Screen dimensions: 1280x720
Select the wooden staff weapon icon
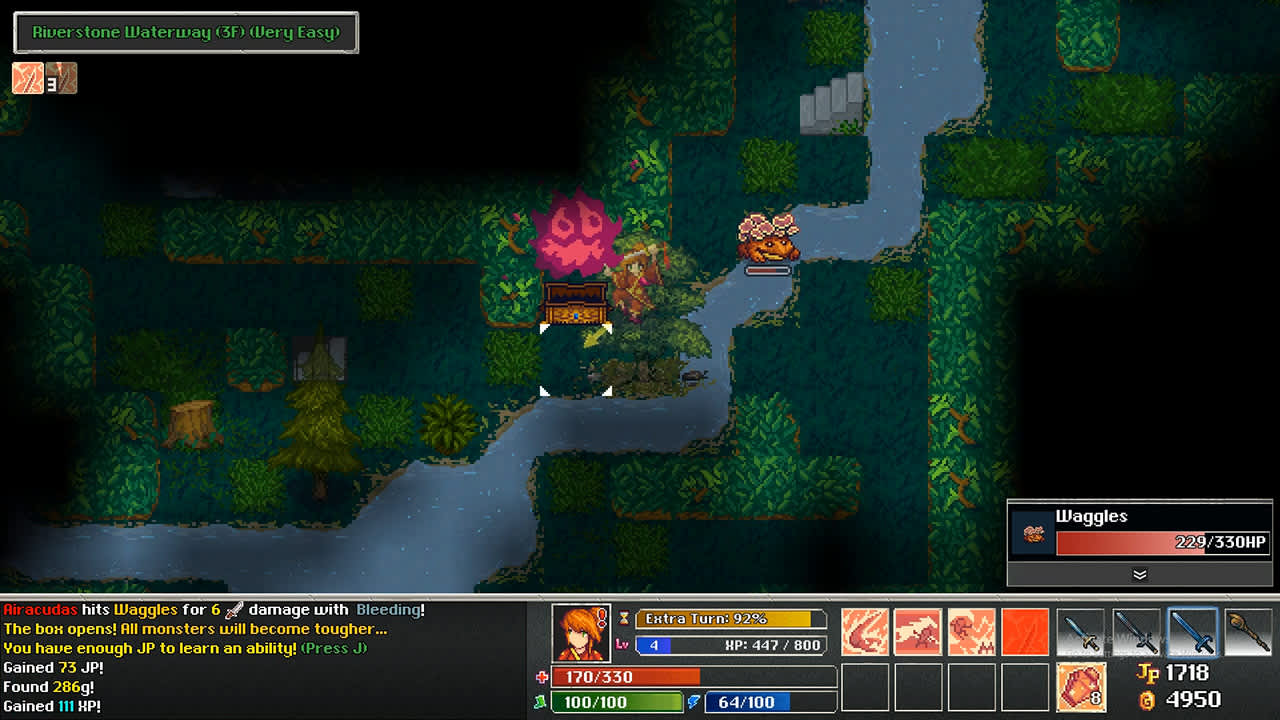[x=1249, y=631]
